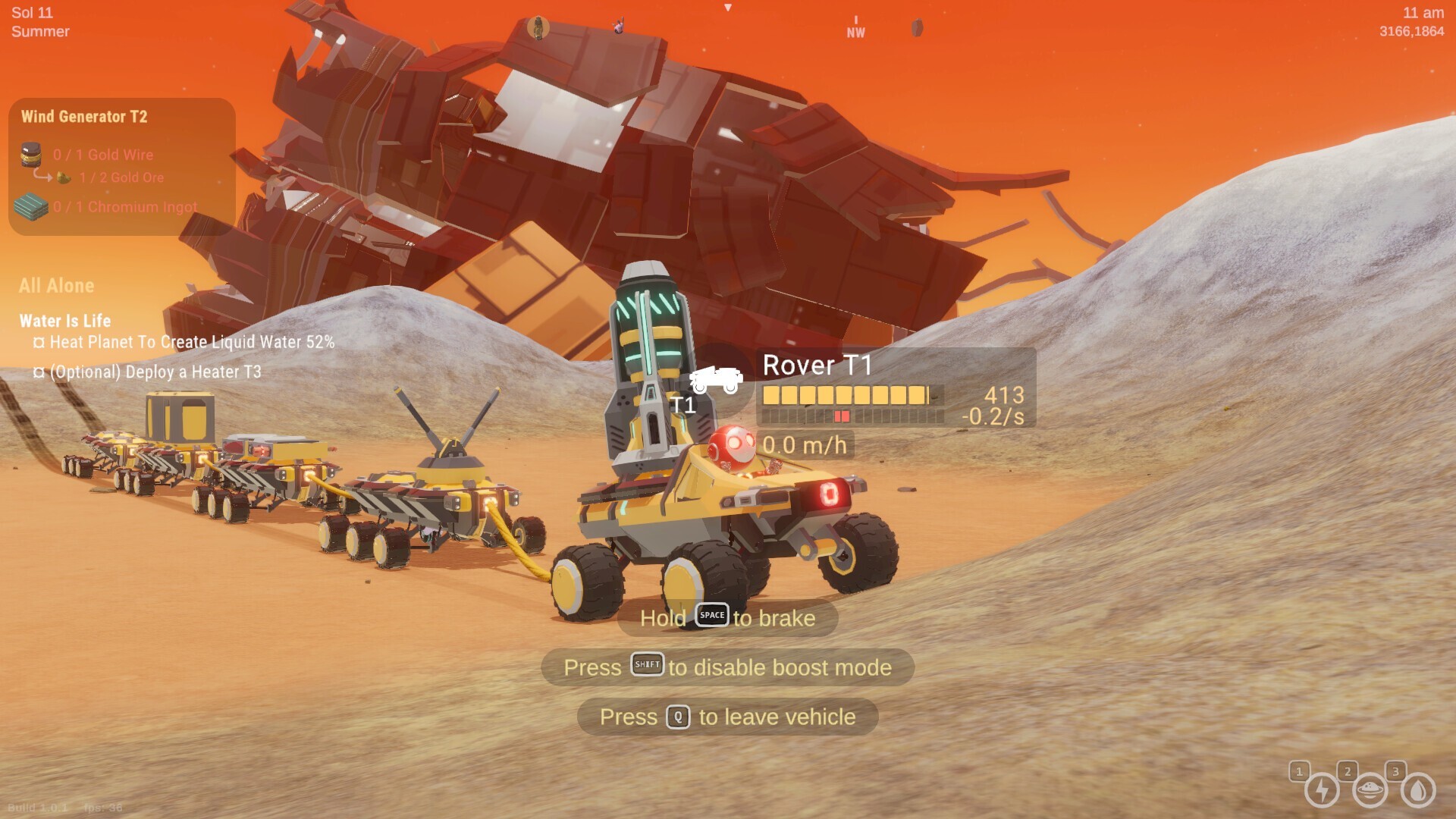Collapse the Wind Generator T2 tracker panel
The height and width of the screenshot is (819, 1456).
(x=86, y=117)
